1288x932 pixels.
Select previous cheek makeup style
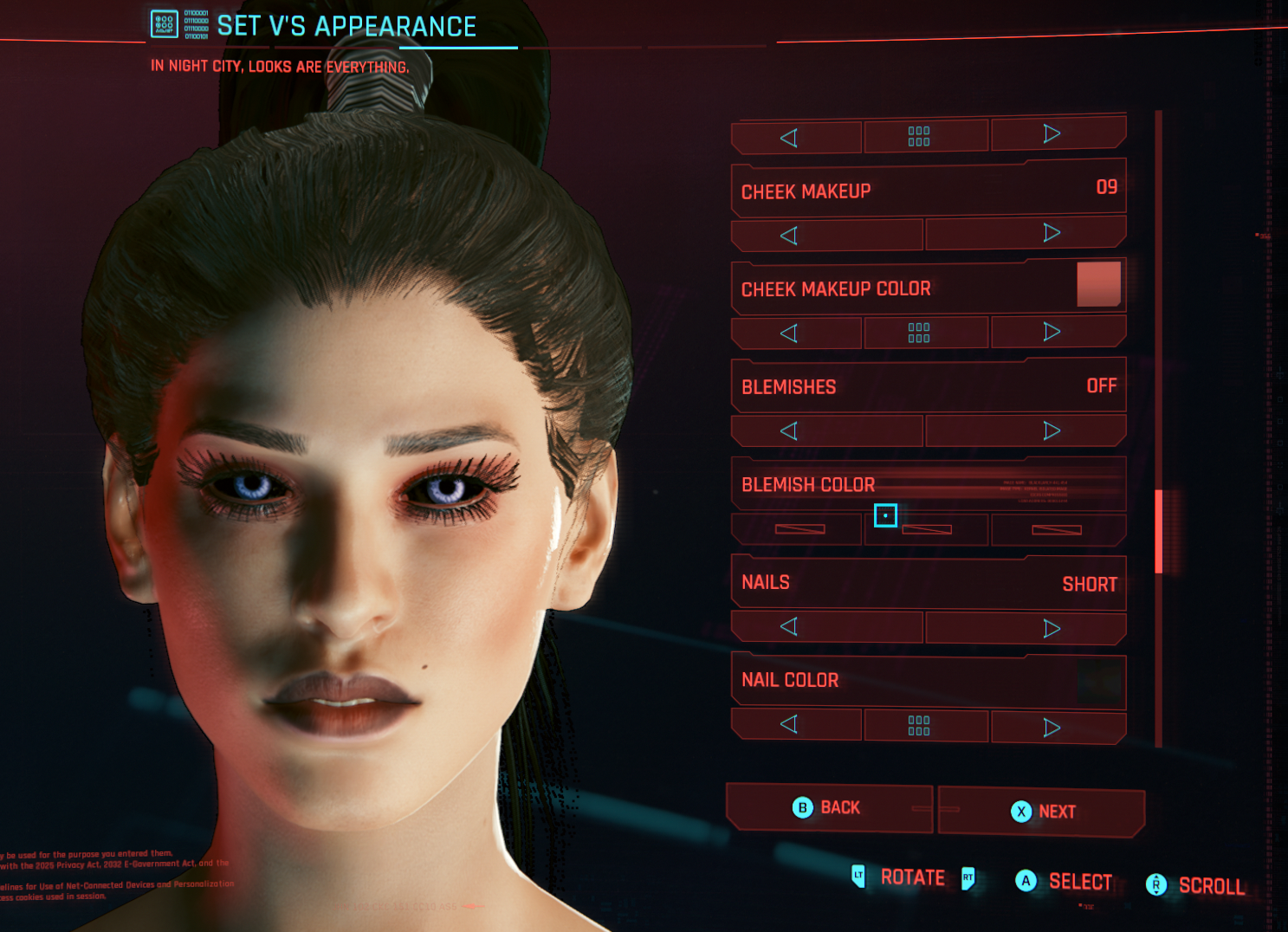pyautogui.click(x=789, y=236)
